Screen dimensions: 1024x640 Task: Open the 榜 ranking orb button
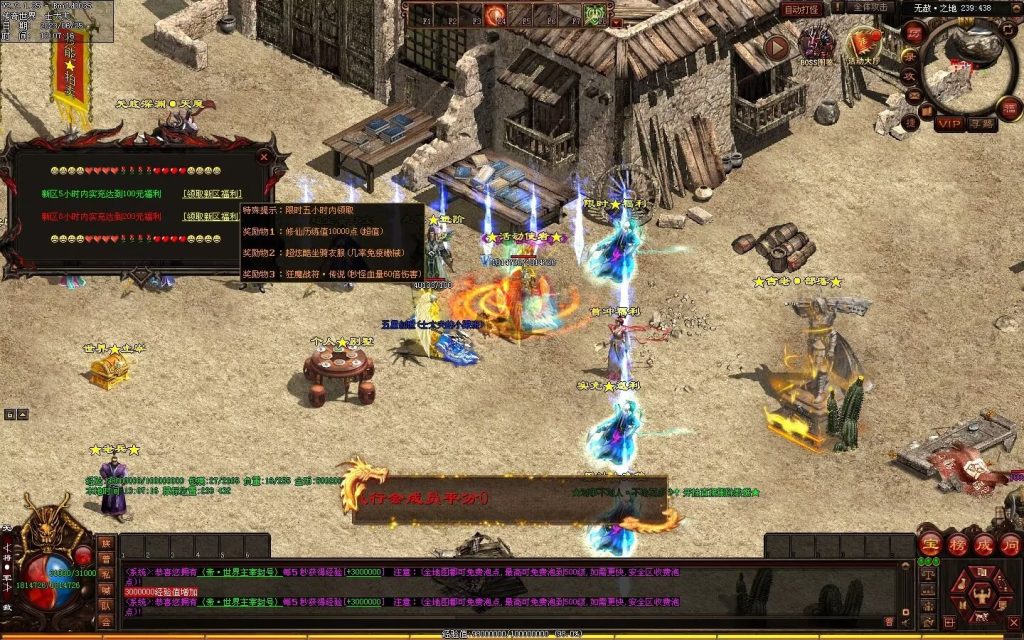957,546
